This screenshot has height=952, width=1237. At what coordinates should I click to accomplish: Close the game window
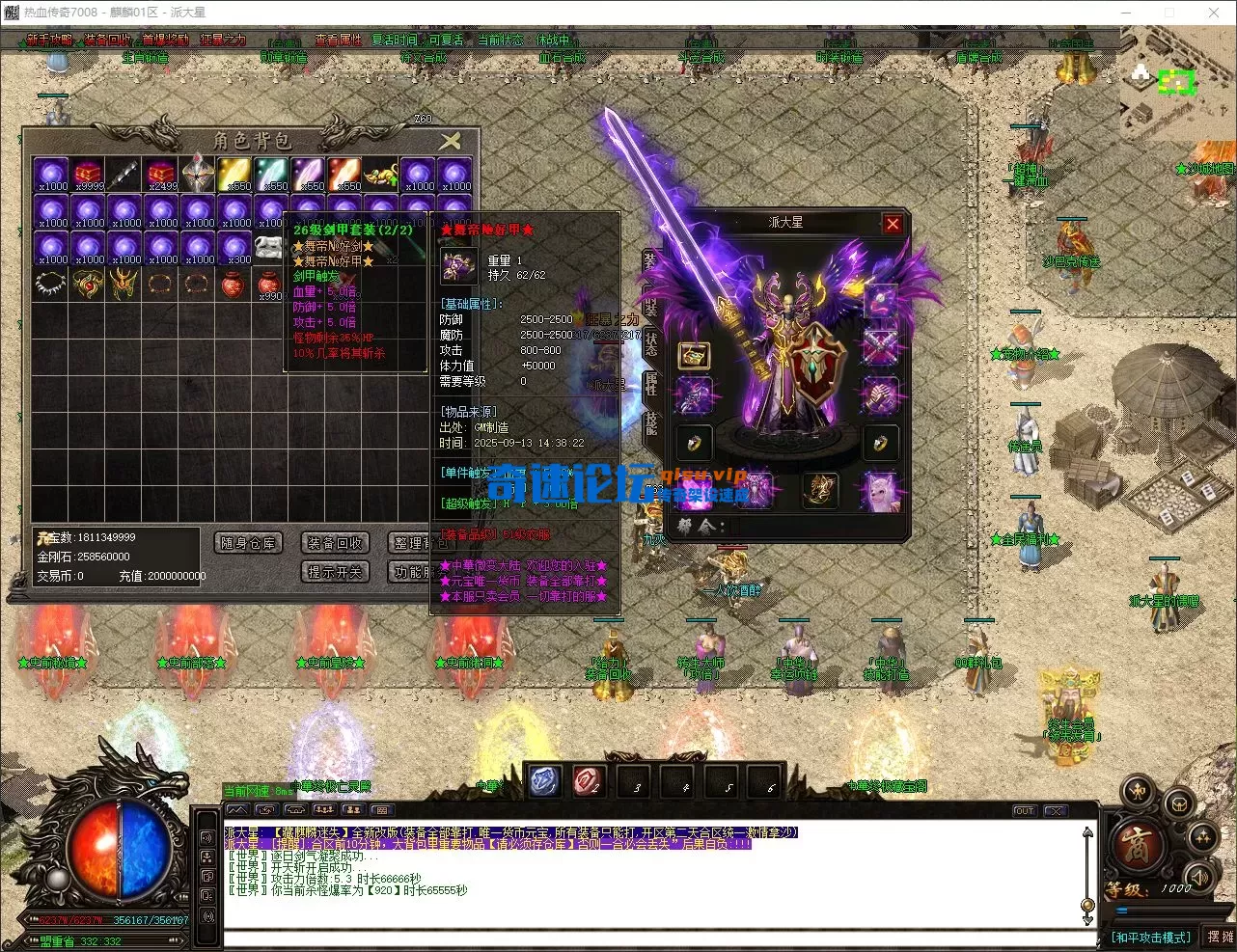tap(1214, 13)
